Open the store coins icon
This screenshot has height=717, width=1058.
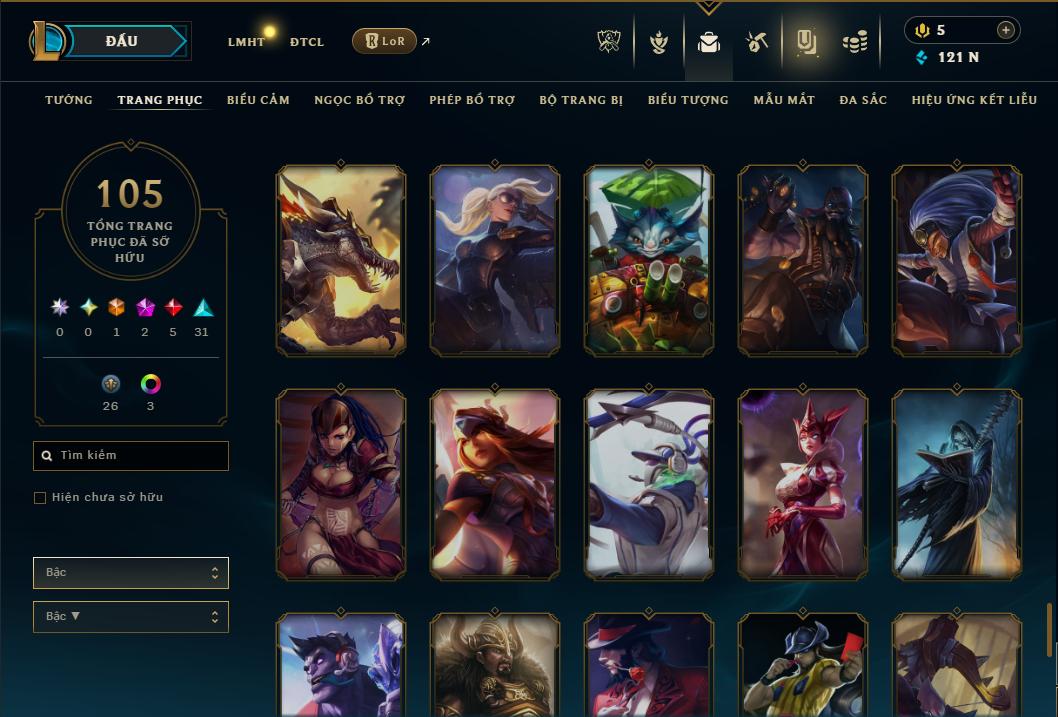point(854,42)
